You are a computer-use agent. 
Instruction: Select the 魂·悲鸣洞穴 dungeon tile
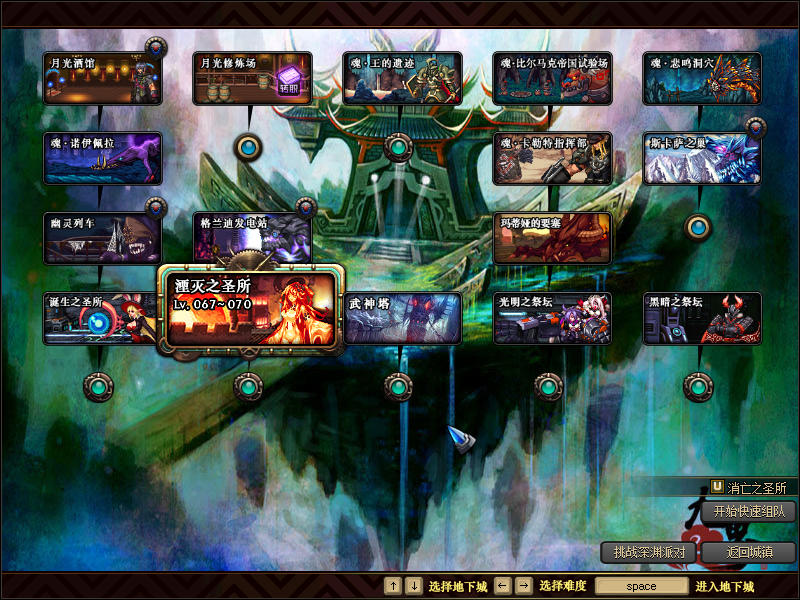pos(702,78)
